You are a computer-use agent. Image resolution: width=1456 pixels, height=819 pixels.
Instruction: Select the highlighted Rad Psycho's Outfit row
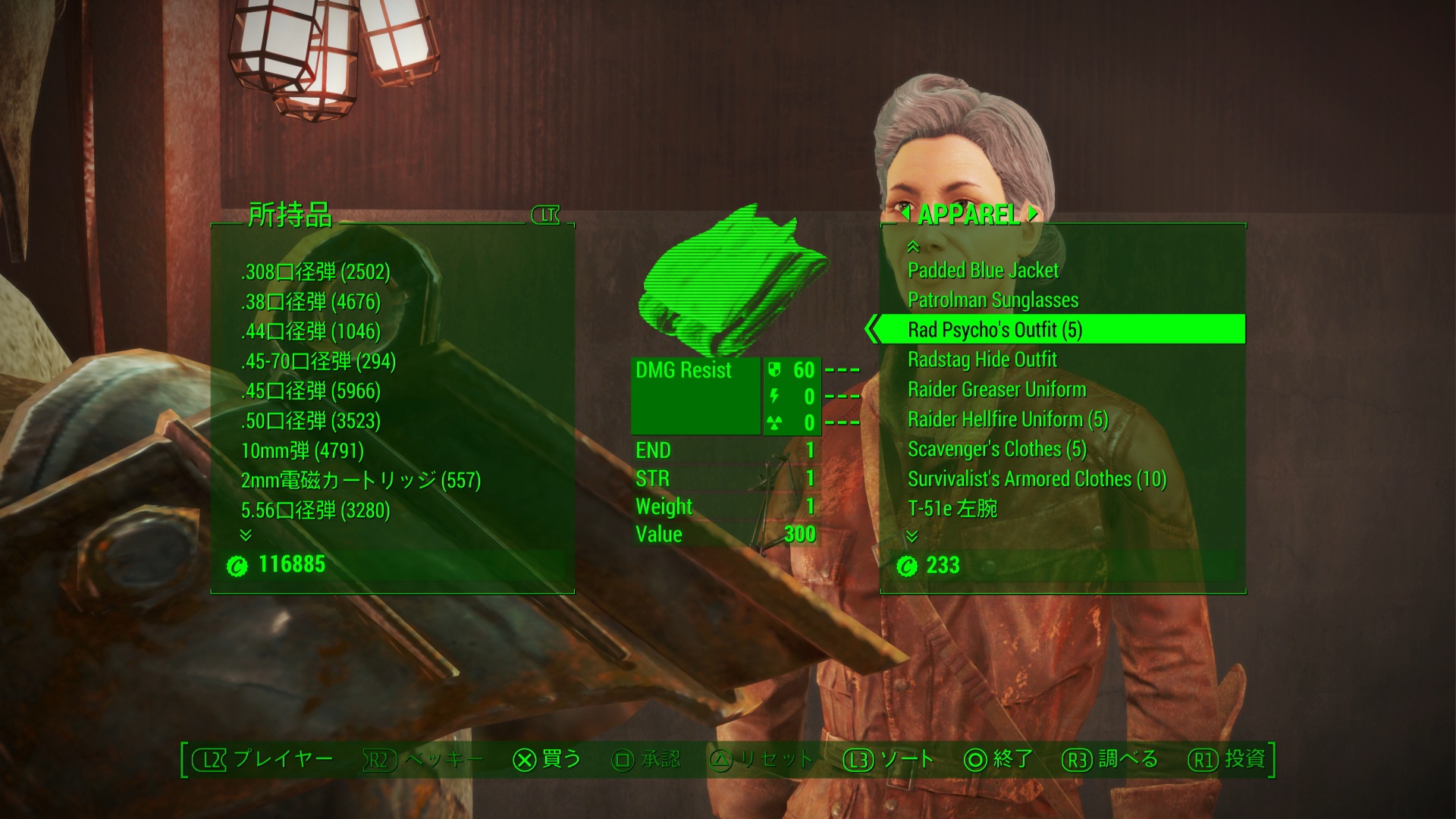coord(995,330)
